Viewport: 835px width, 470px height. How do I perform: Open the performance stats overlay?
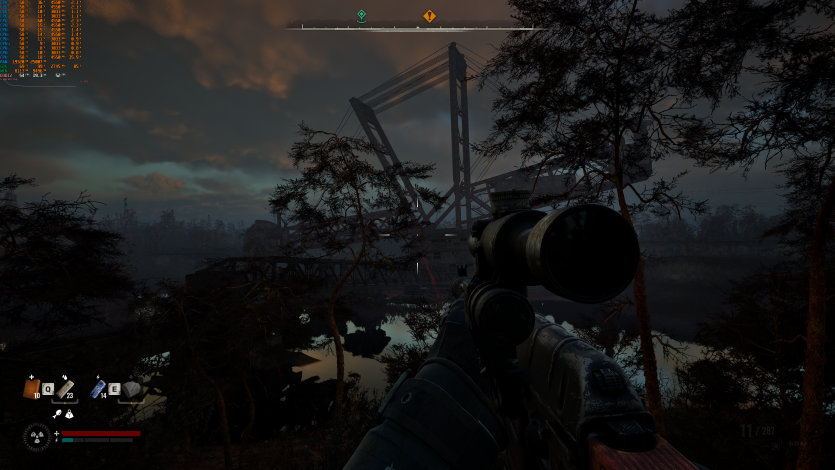click(x=42, y=40)
